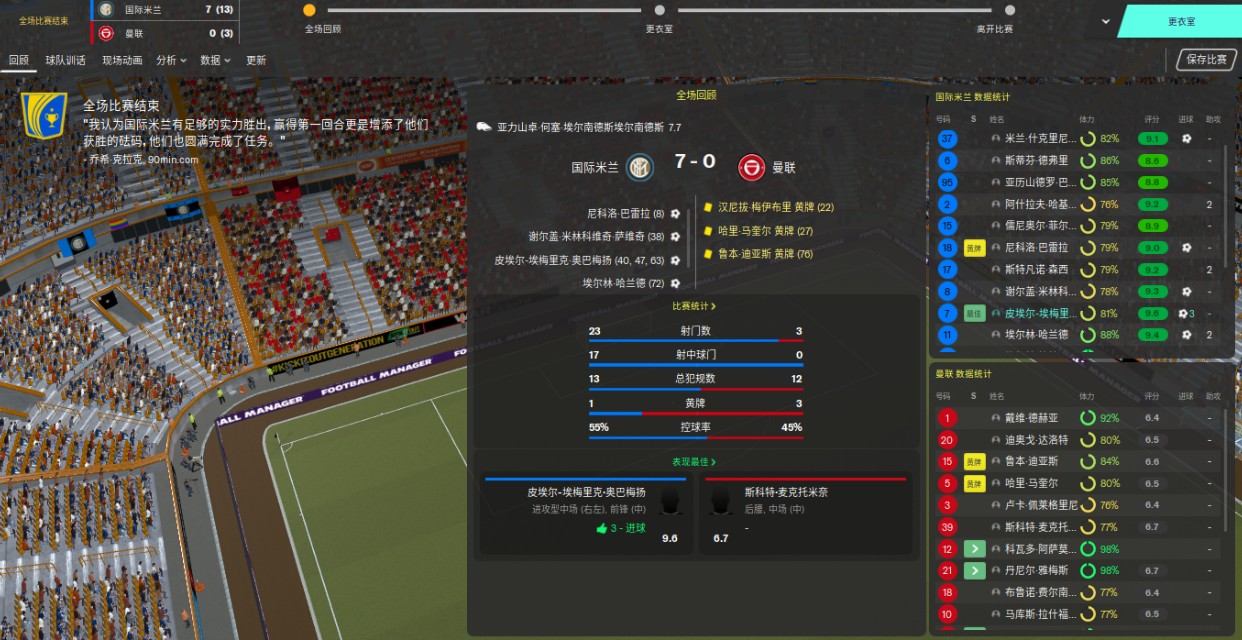Save the match with 保存比赛

[1206, 60]
